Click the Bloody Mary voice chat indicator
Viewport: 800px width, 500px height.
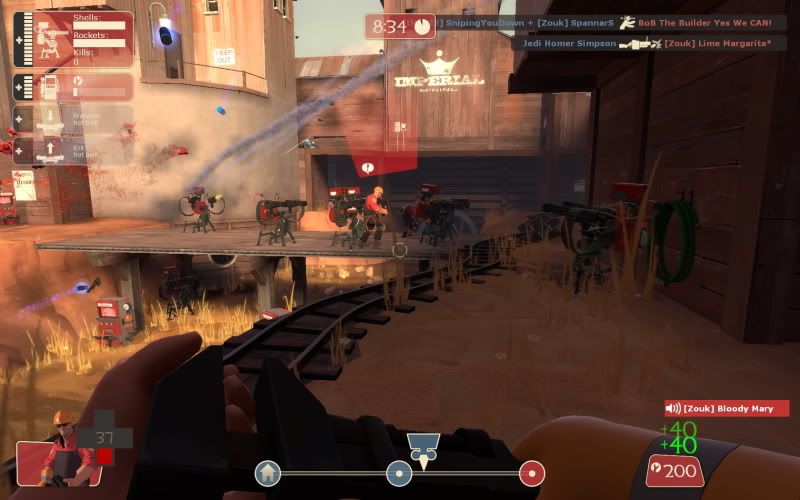pyautogui.click(x=727, y=408)
